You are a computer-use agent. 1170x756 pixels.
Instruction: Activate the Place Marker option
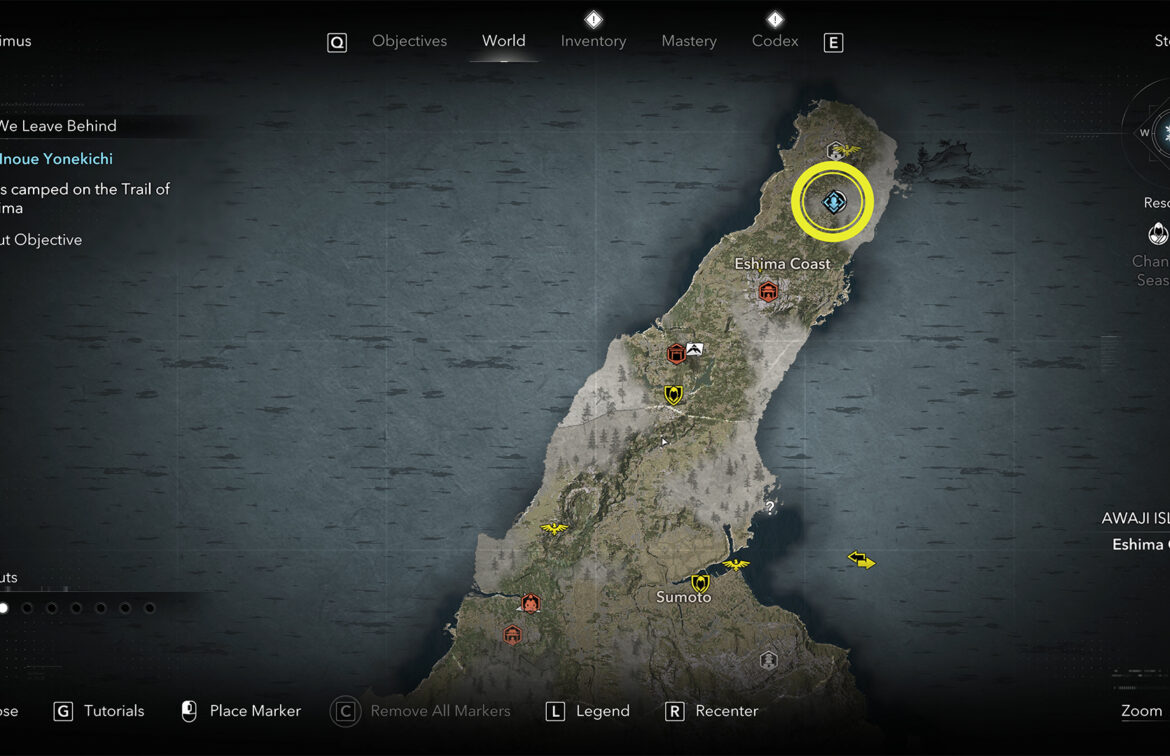254,711
